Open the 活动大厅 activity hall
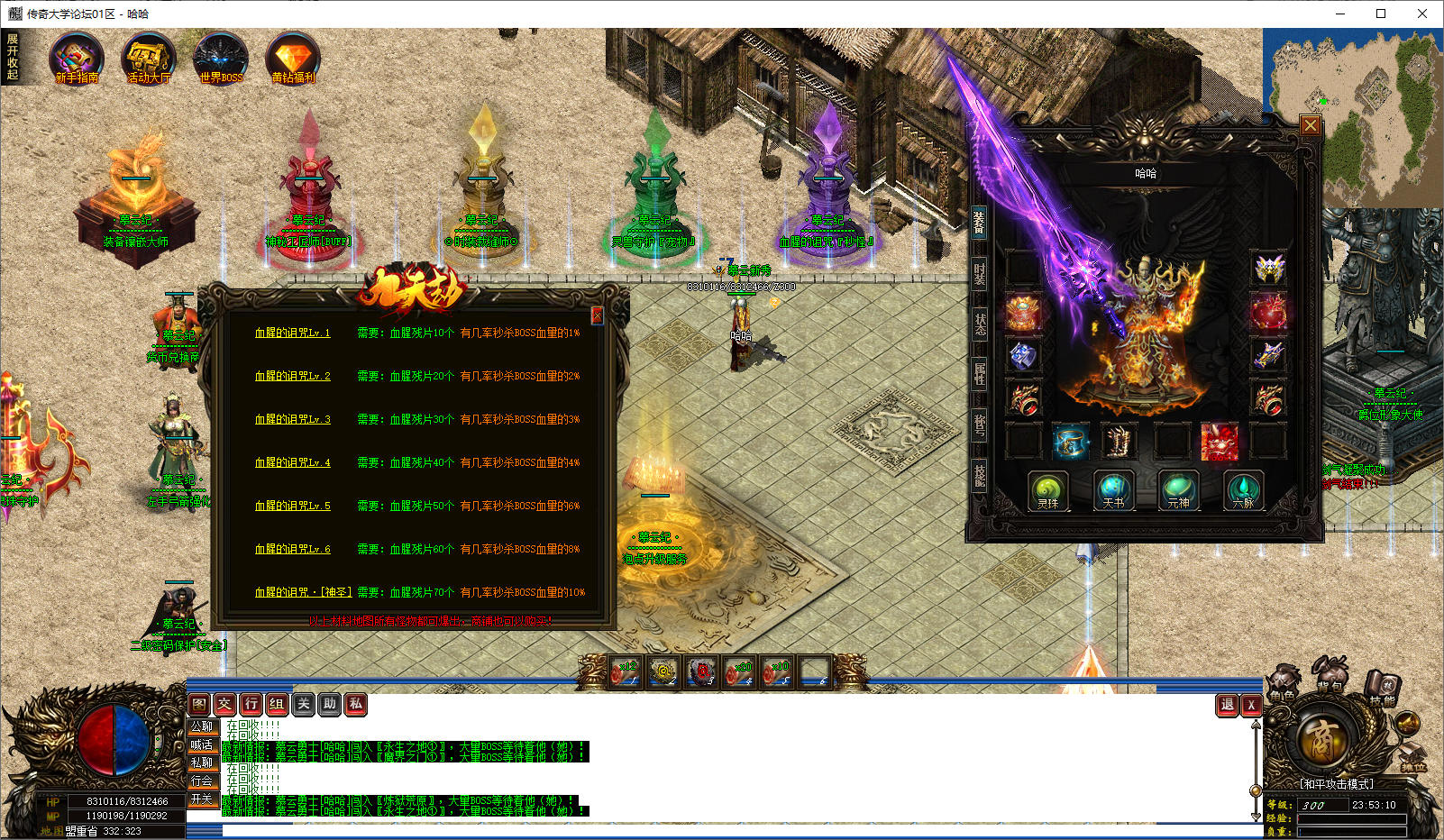This screenshot has height=840, width=1444. click(149, 59)
